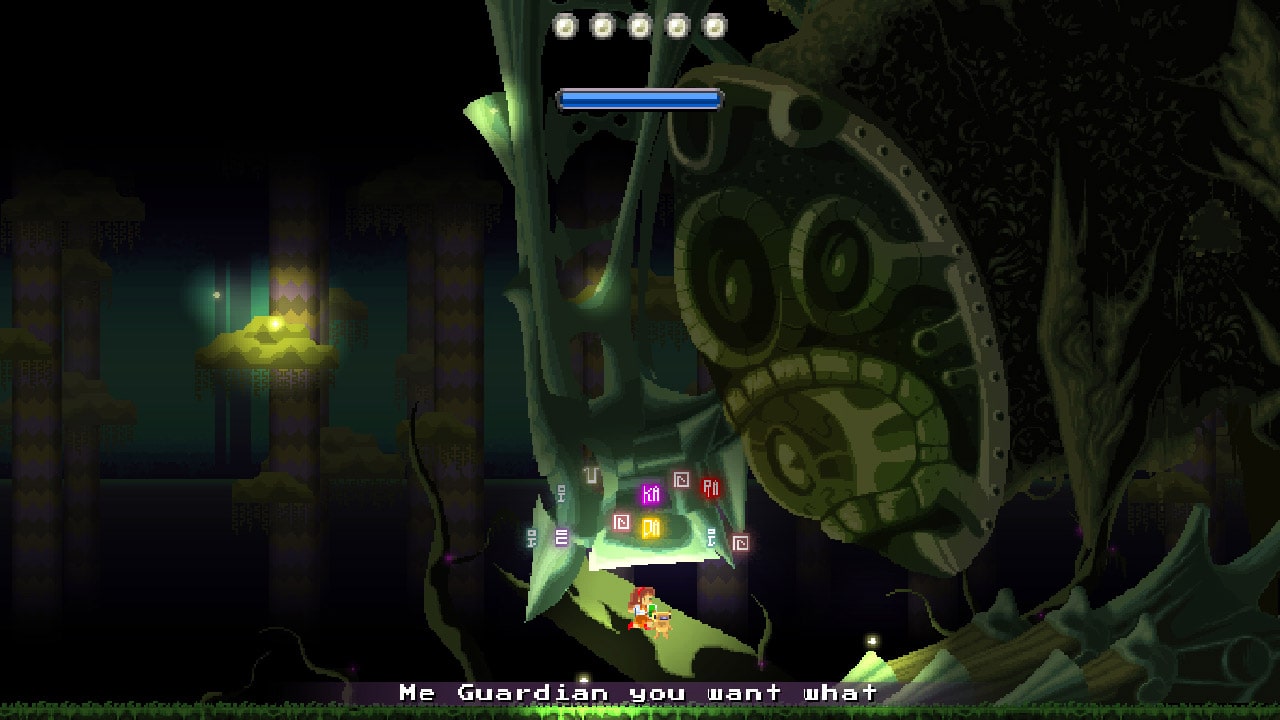Click the small companion beside the player
The height and width of the screenshot is (720, 1280).
(663, 621)
